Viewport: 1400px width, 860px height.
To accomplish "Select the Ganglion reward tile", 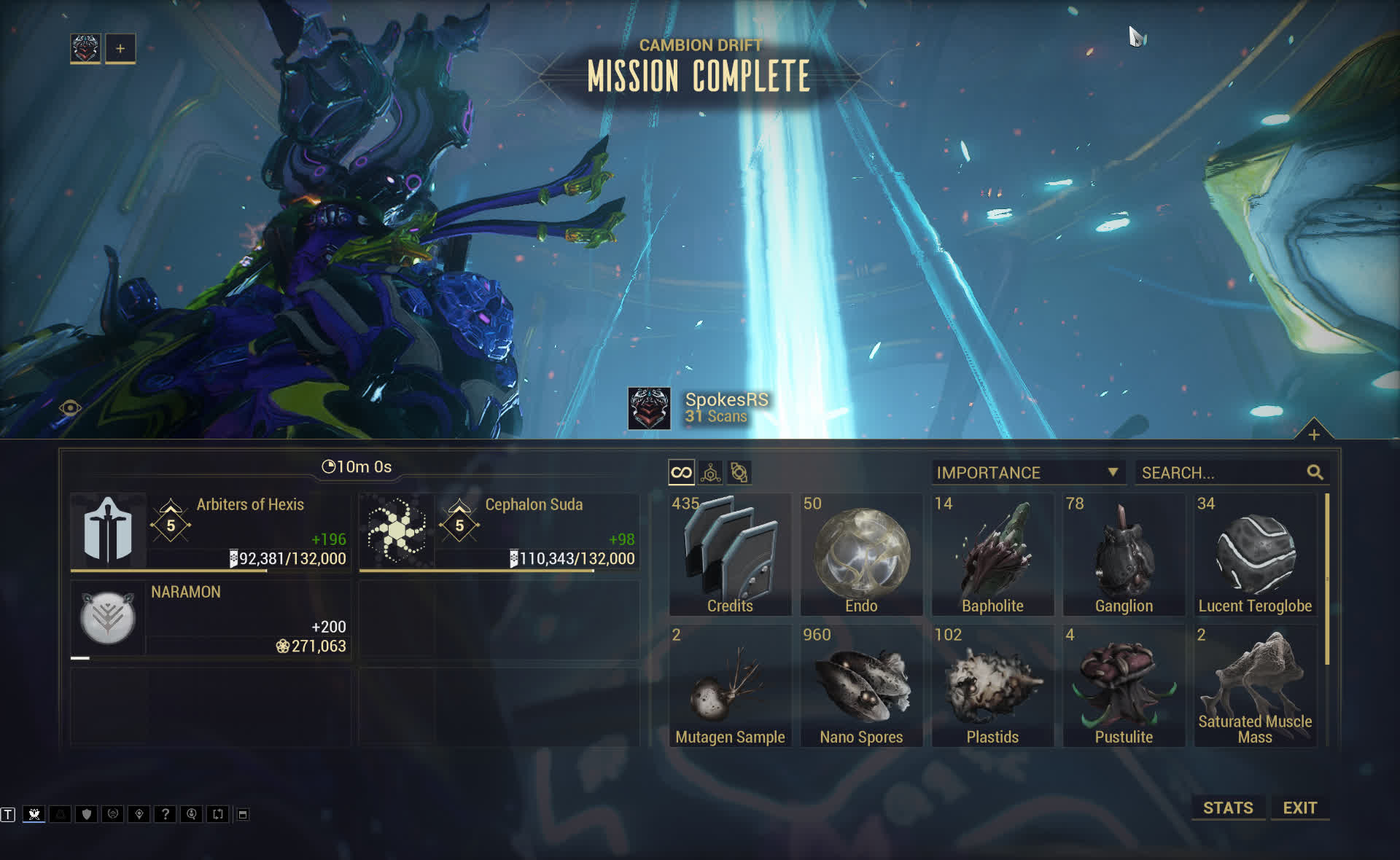I will coord(1124,554).
